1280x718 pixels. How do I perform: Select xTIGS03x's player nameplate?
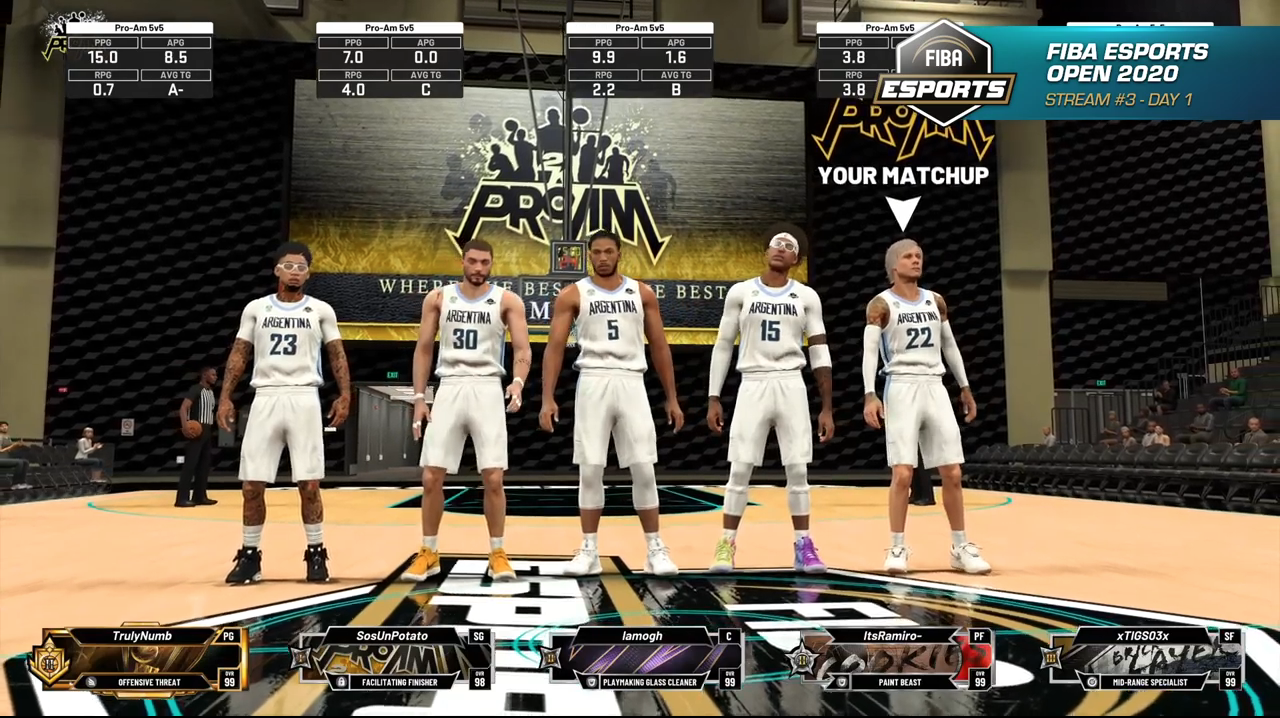[1142, 658]
